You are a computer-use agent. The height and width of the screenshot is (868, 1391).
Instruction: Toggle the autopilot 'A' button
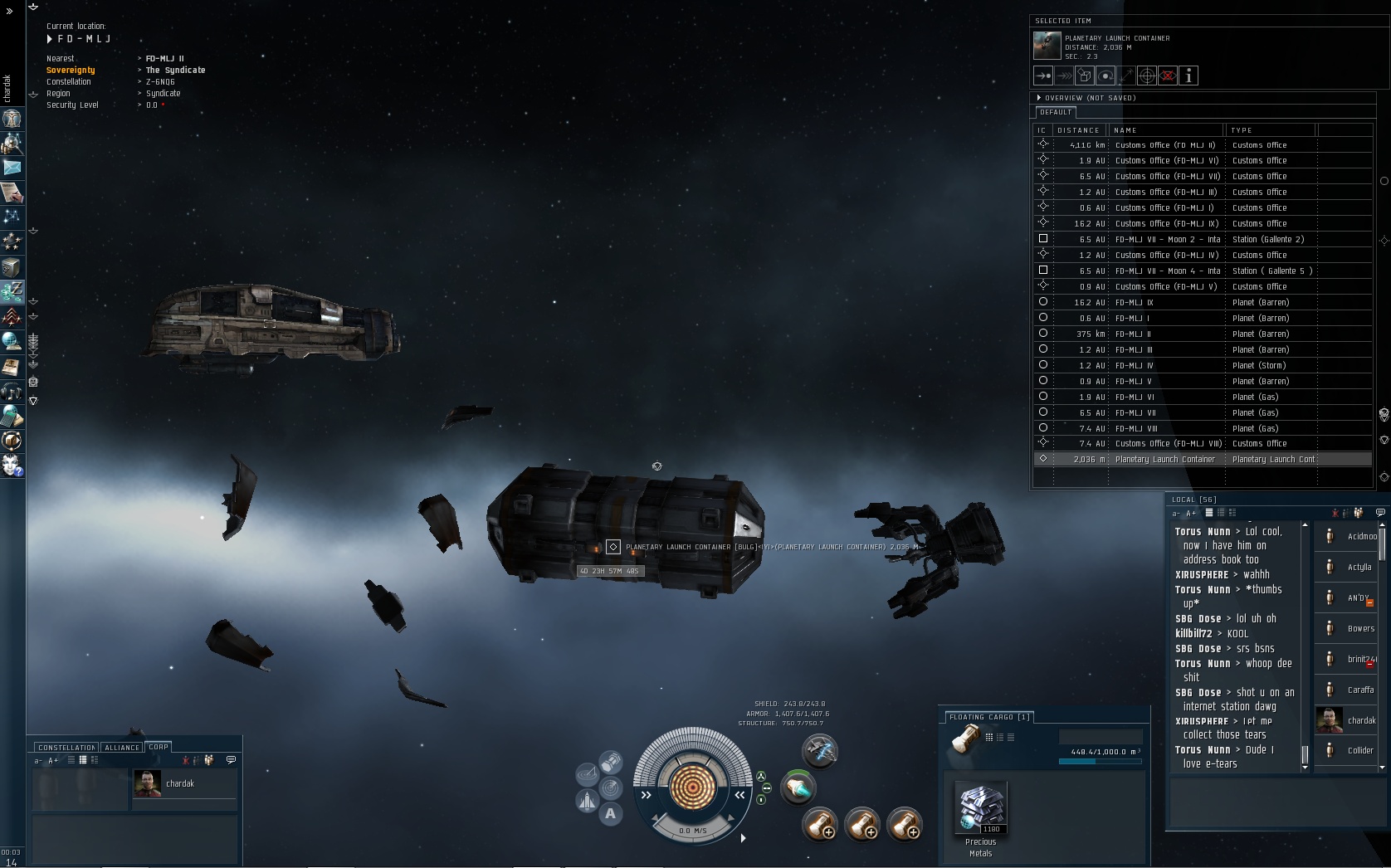coord(611,813)
